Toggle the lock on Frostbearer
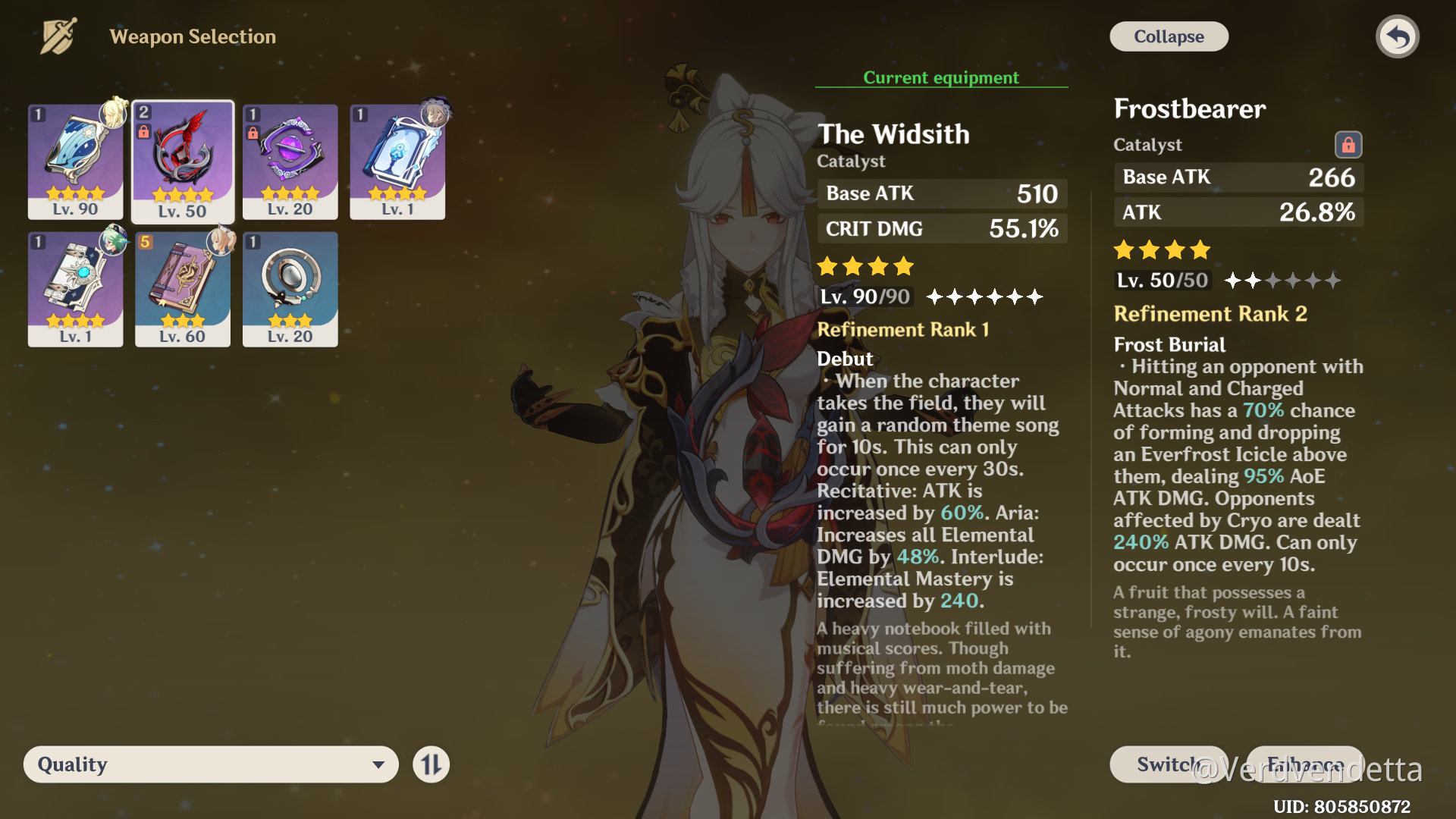Screen dimensions: 1456x819 (x=1349, y=145)
